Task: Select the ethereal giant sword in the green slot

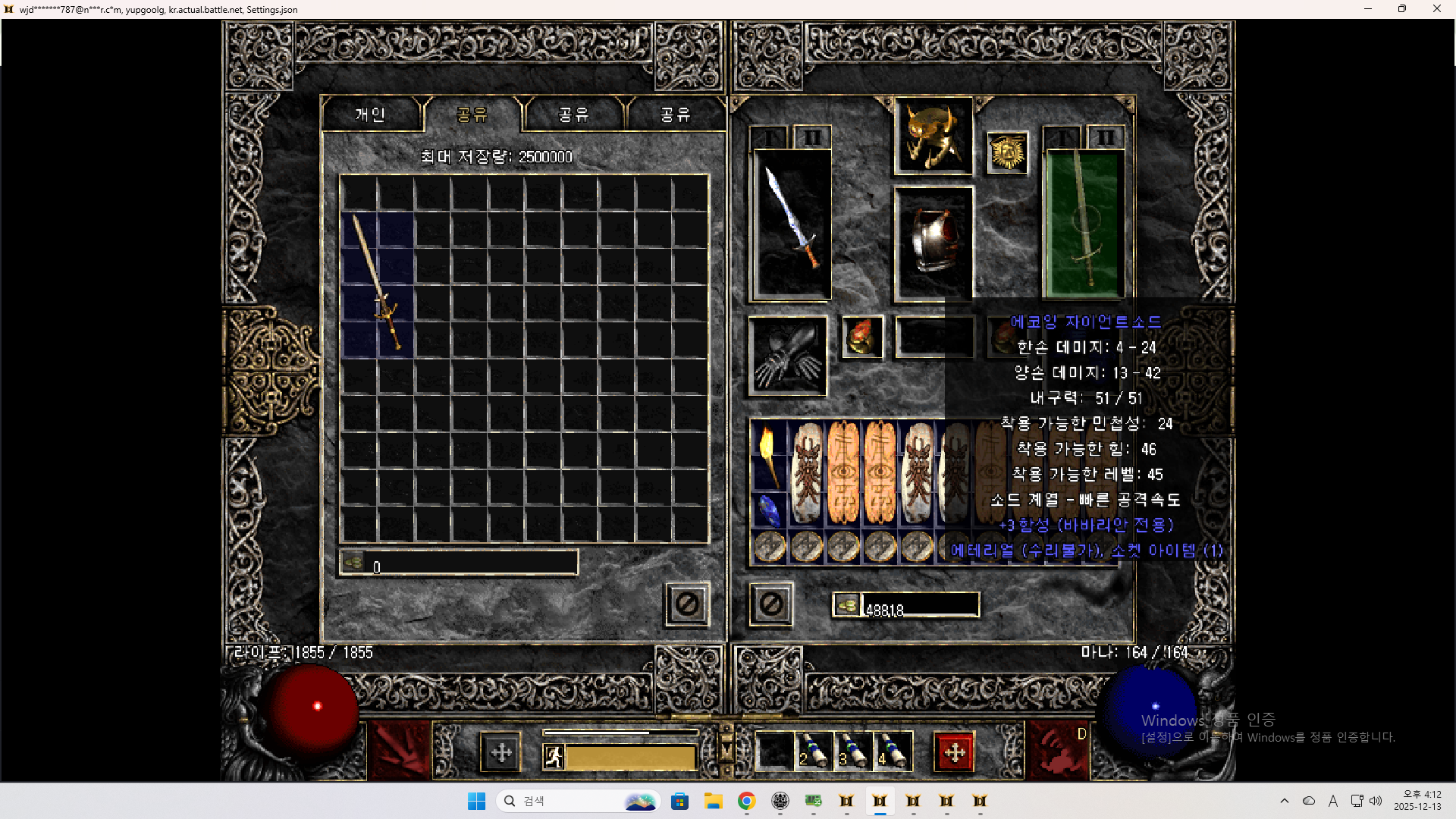Action: [1084, 222]
